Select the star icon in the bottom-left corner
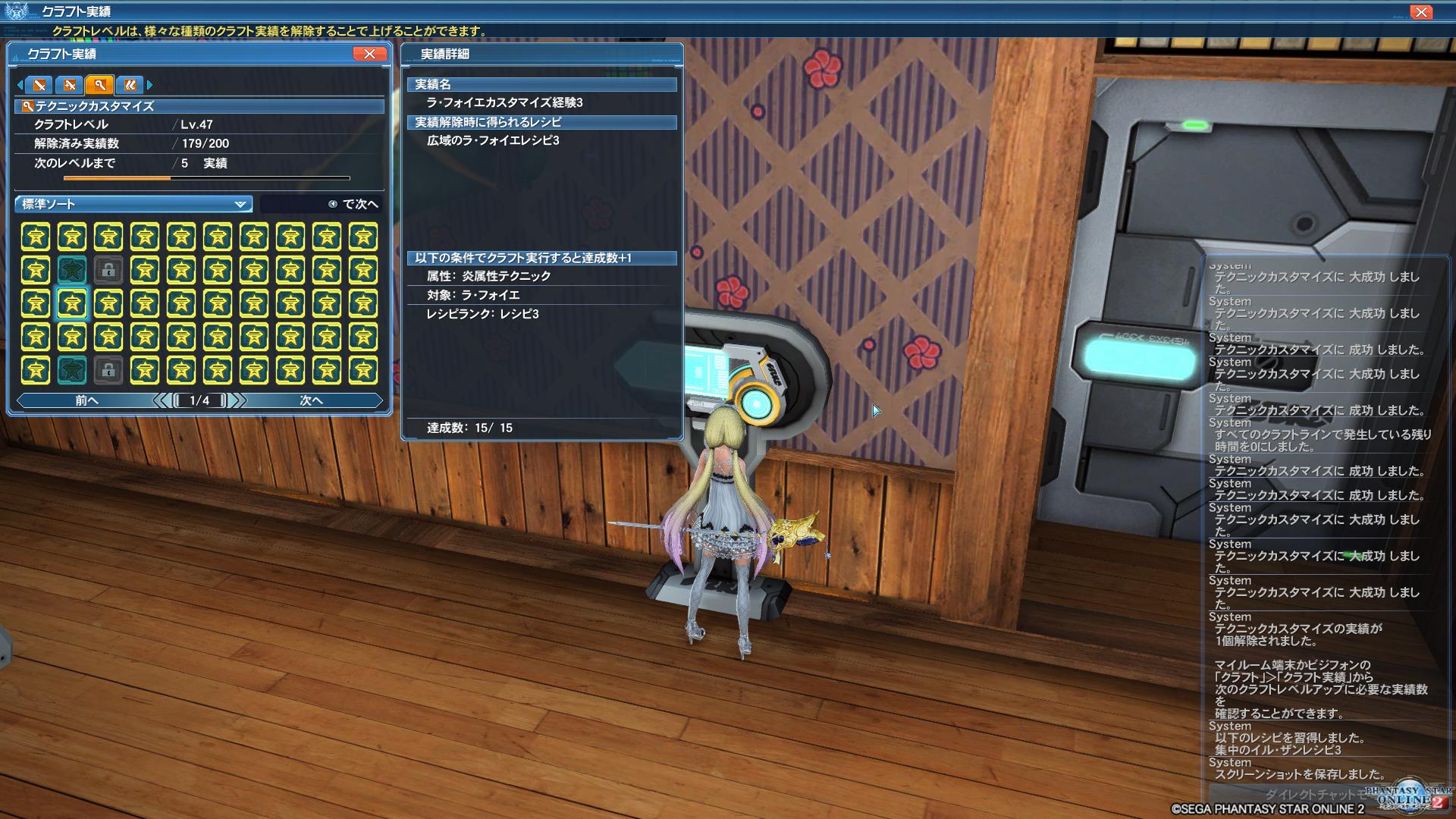This screenshot has width=1456, height=819. coord(36,371)
